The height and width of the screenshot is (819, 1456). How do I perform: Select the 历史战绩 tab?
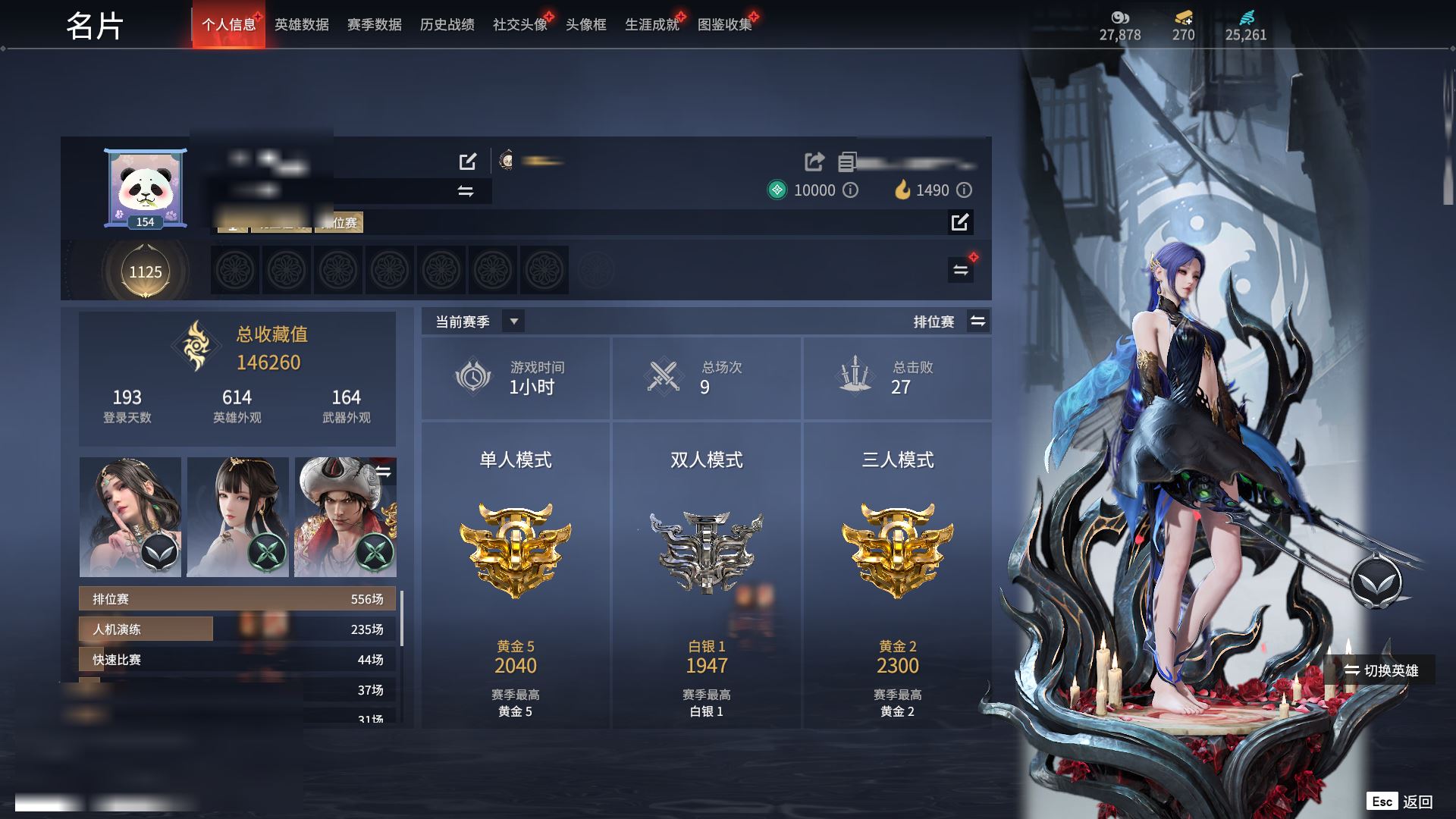point(447,25)
